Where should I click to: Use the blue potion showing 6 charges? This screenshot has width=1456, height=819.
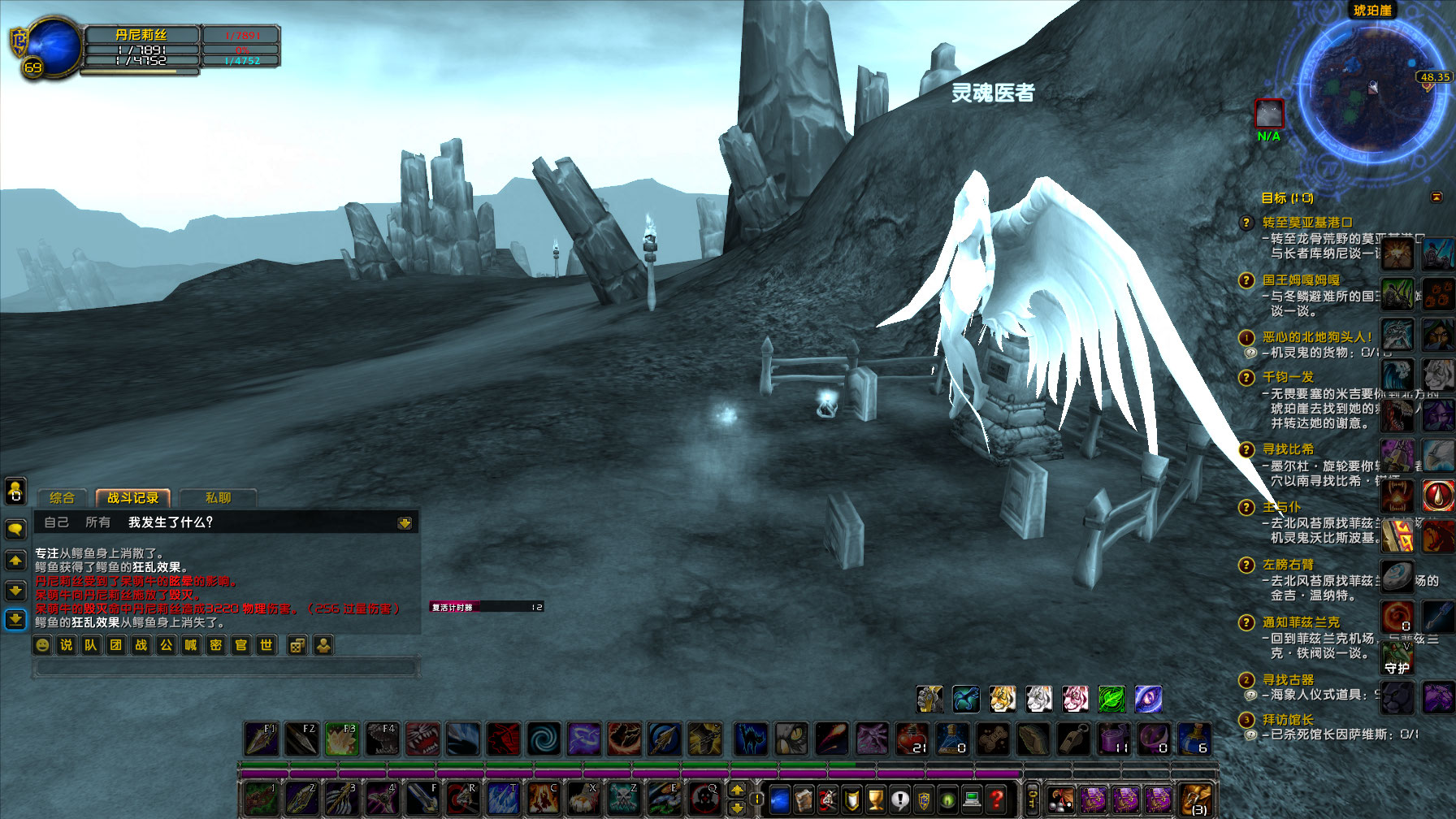click(x=1197, y=739)
